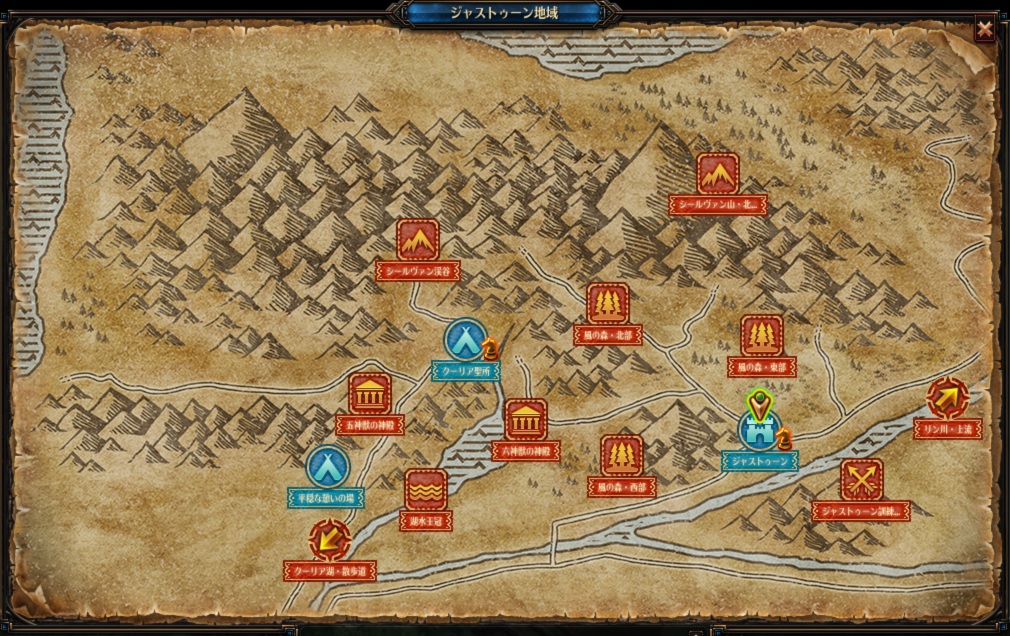Open the 風の森・西部 forest marker

click(x=622, y=456)
